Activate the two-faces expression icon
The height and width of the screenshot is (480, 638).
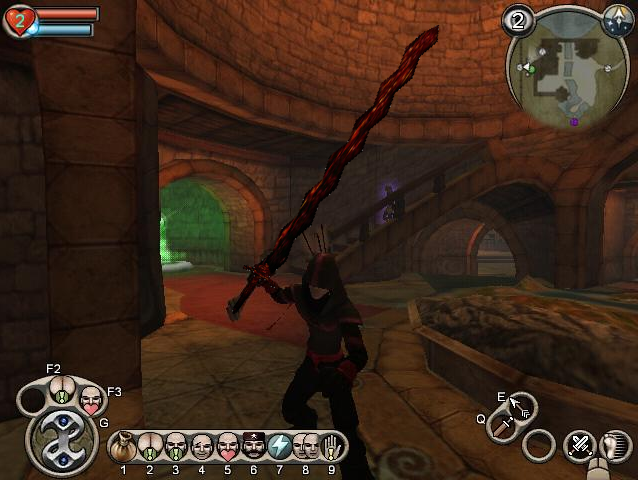click(x=306, y=446)
